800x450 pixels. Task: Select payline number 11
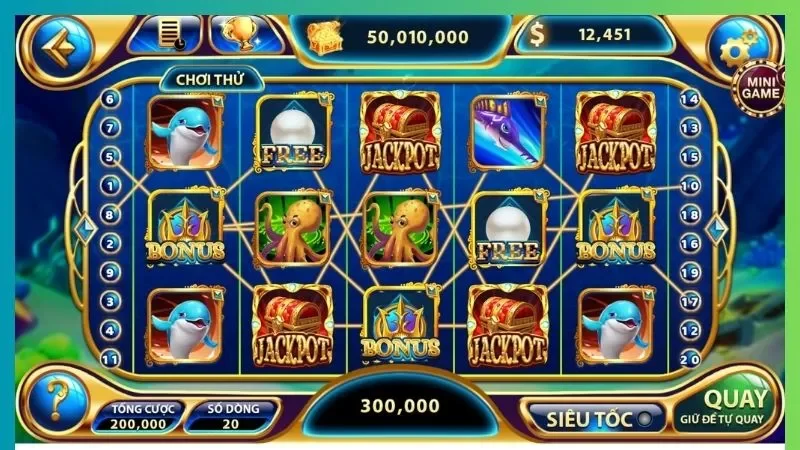point(109,358)
